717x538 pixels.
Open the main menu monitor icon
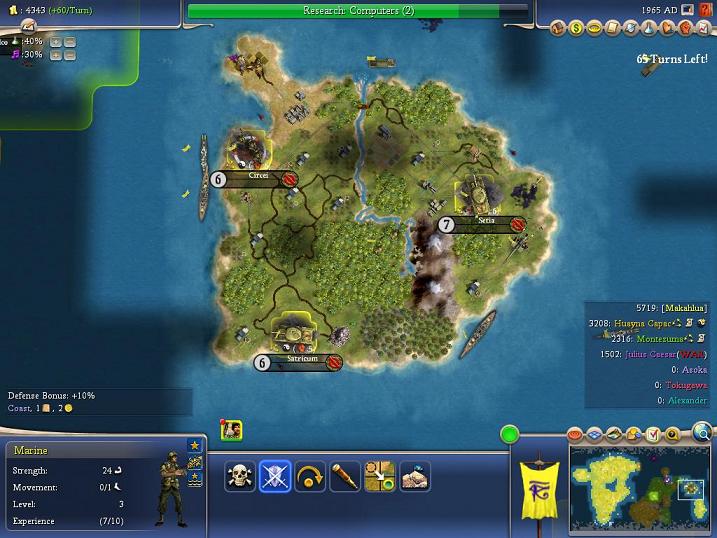[688, 10]
